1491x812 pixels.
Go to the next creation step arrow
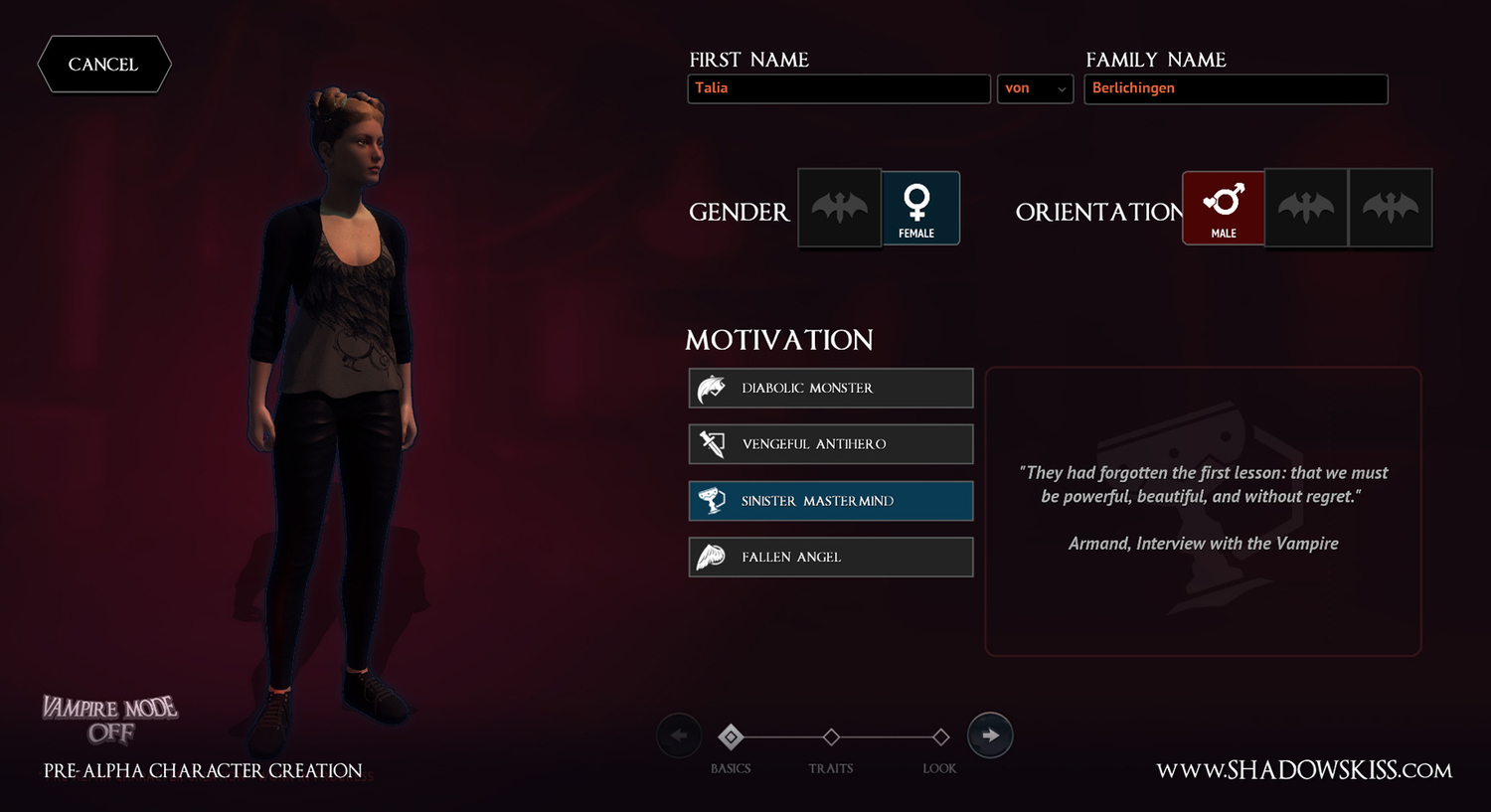pyautogui.click(x=990, y=735)
